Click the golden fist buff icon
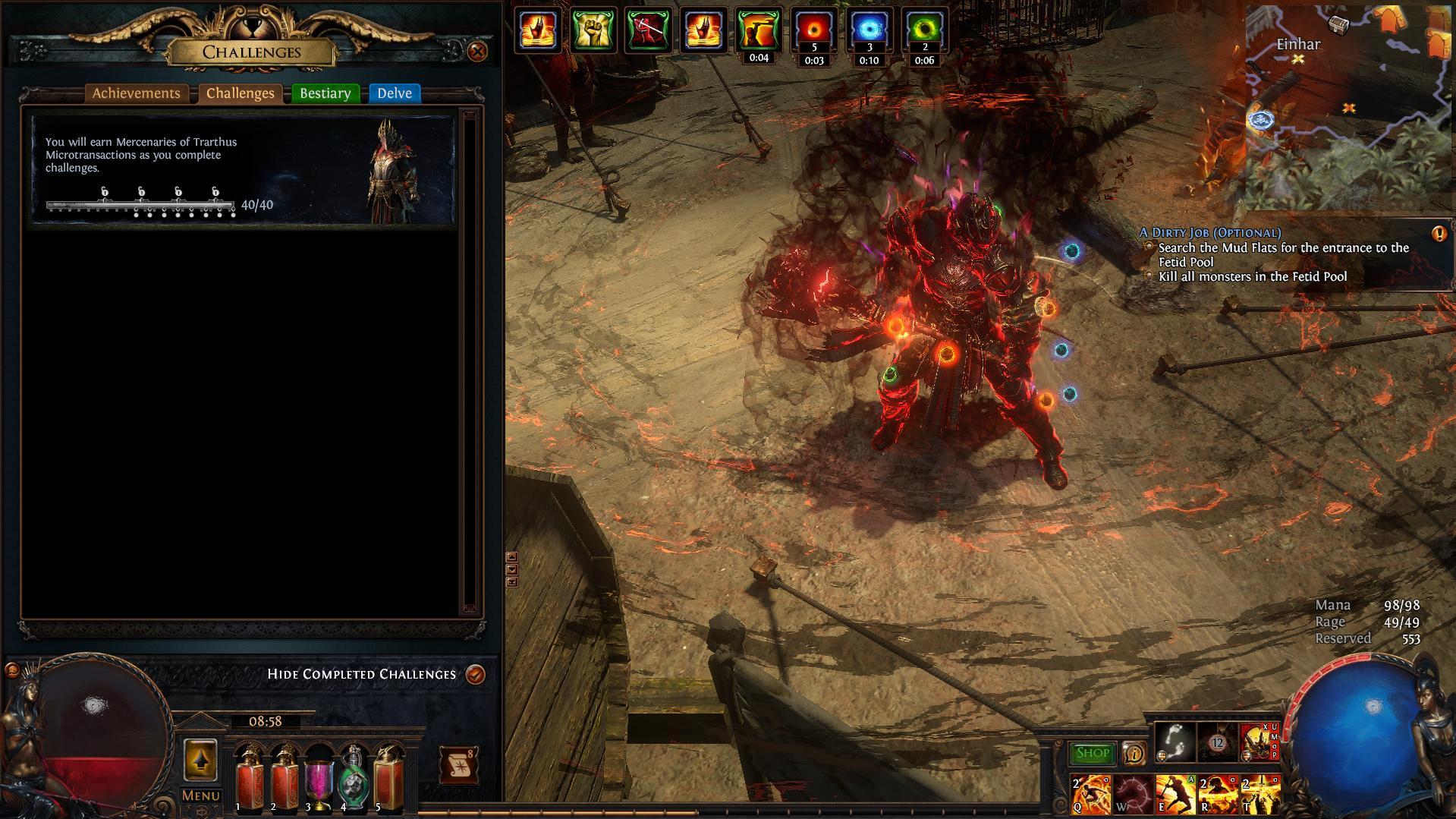Image resolution: width=1456 pixels, height=819 pixels. (593, 31)
